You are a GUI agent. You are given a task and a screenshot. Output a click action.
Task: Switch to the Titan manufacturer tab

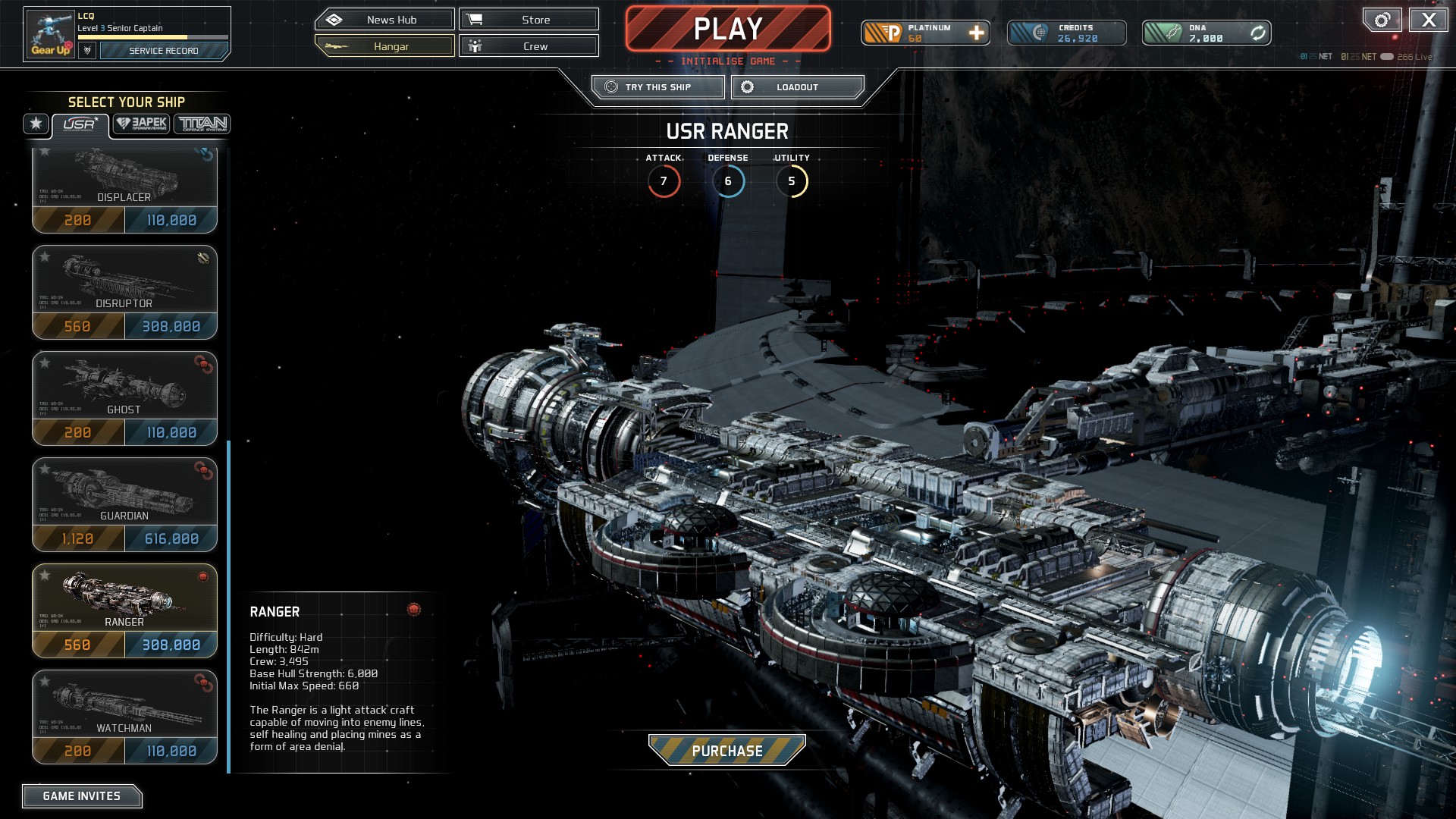pyautogui.click(x=202, y=124)
